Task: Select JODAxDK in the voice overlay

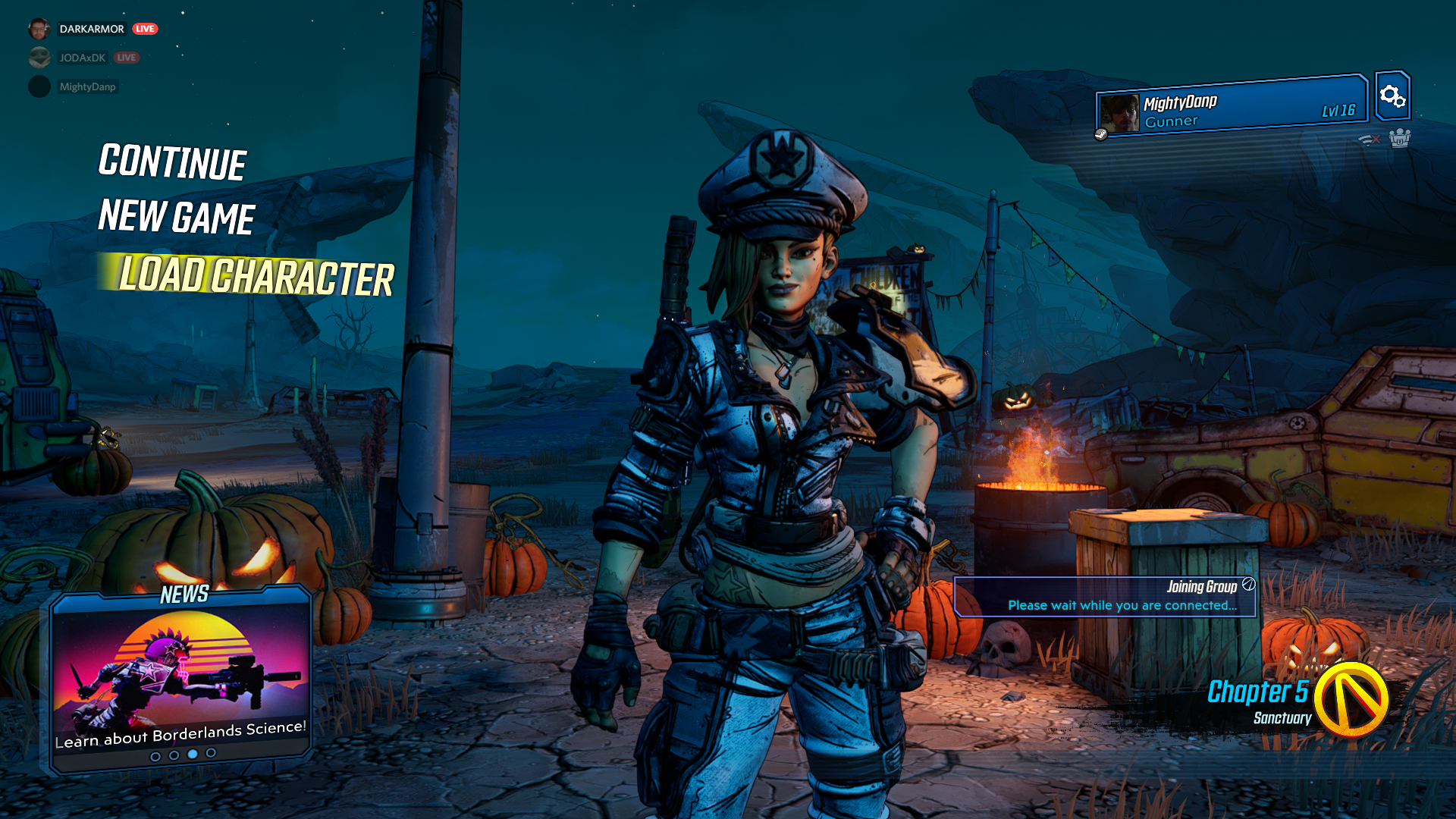Action: [x=82, y=58]
